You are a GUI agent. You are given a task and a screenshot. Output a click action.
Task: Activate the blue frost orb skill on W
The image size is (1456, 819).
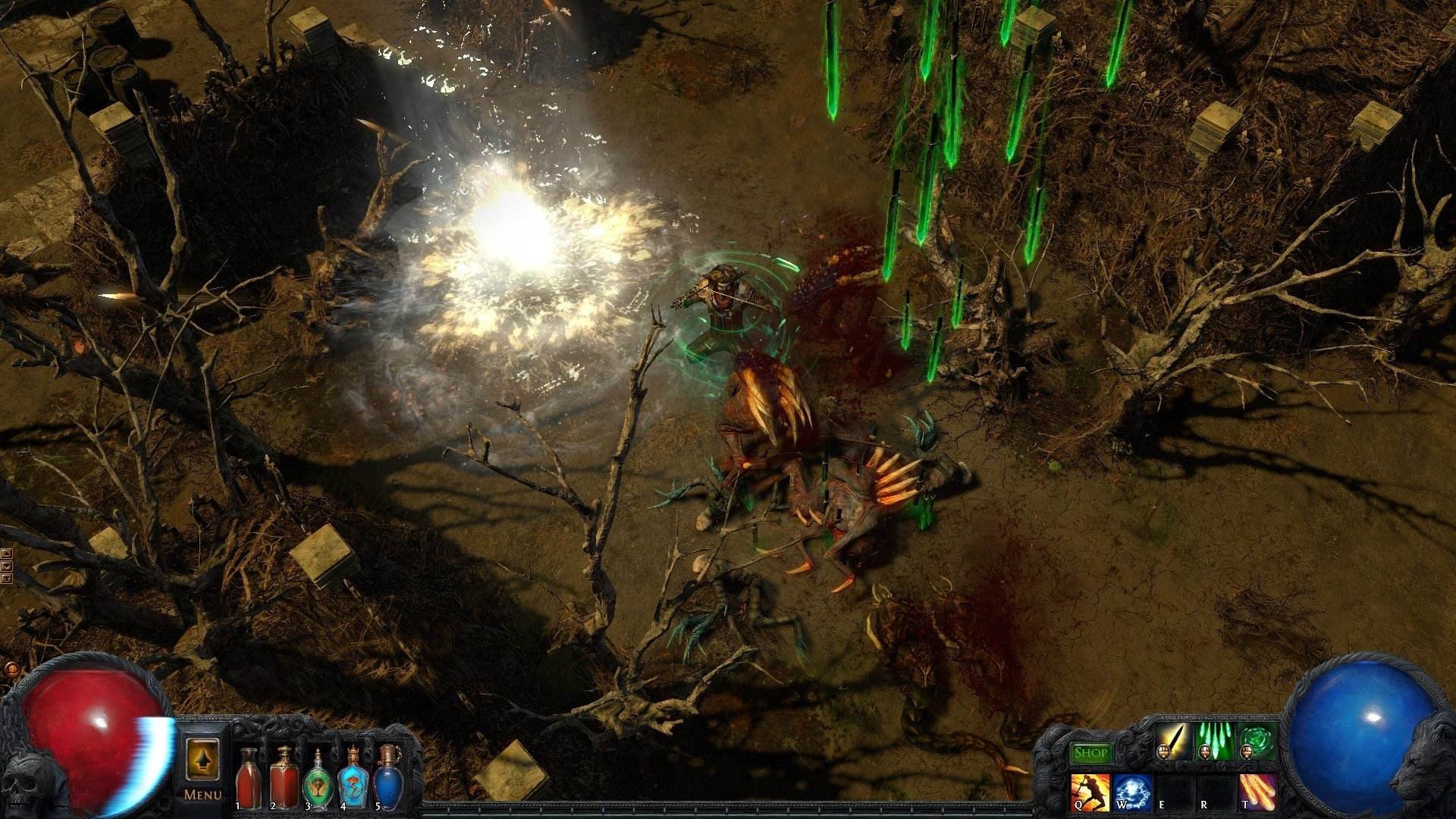[x=1133, y=792]
